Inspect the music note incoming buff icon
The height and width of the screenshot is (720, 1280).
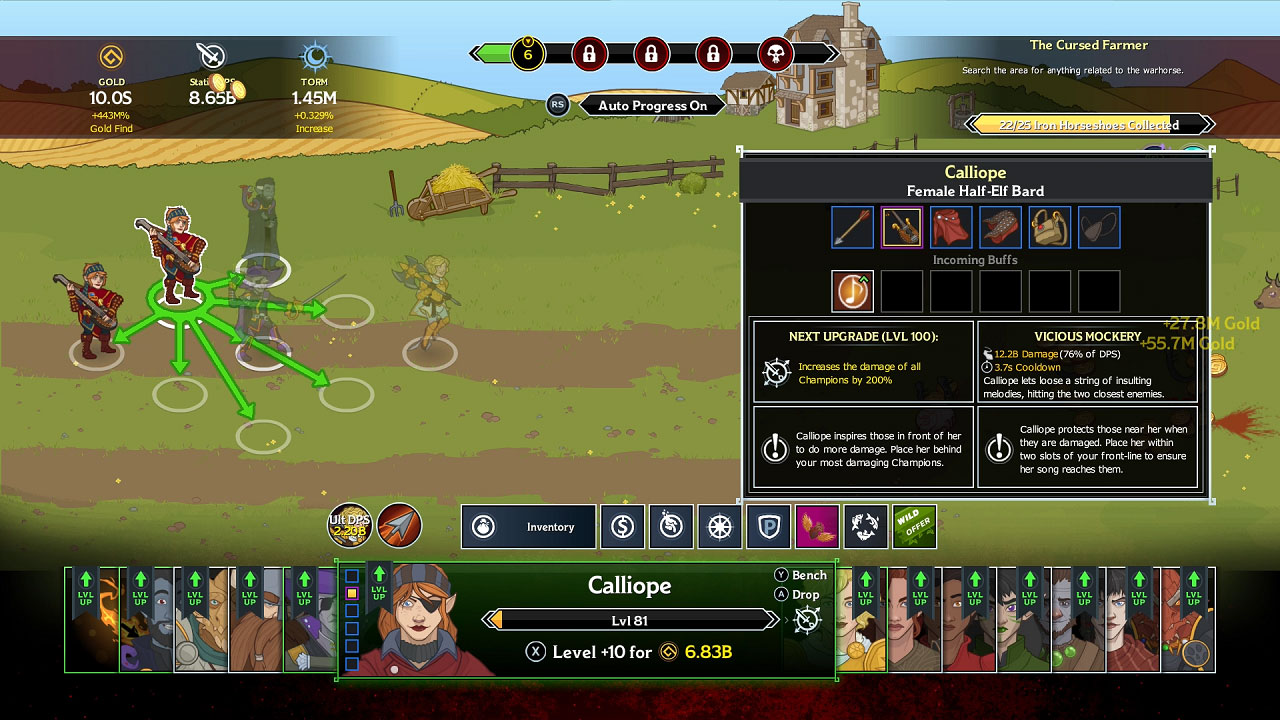click(852, 291)
